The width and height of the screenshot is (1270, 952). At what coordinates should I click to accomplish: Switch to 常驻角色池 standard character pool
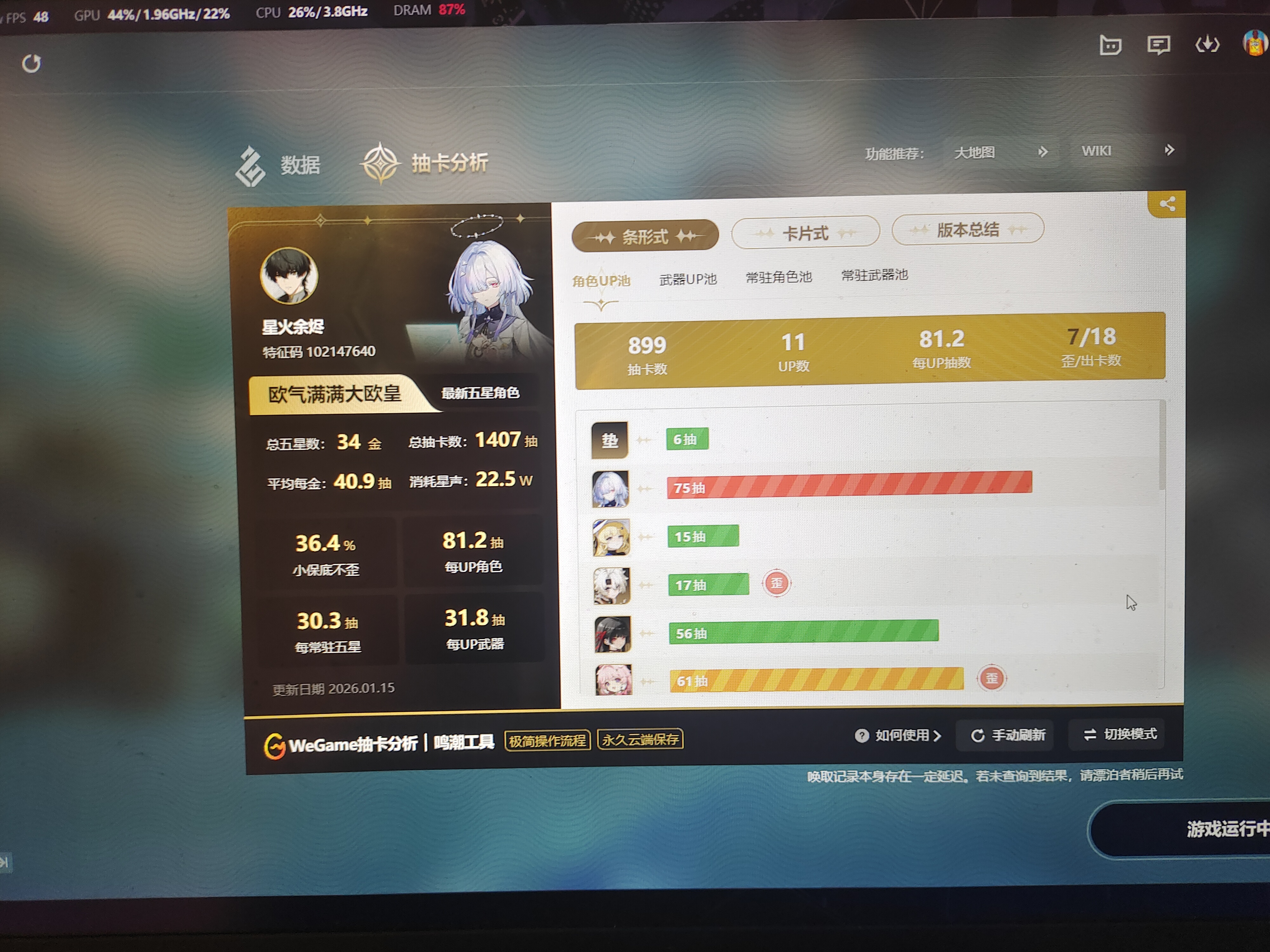pyautogui.click(x=778, y=277)
